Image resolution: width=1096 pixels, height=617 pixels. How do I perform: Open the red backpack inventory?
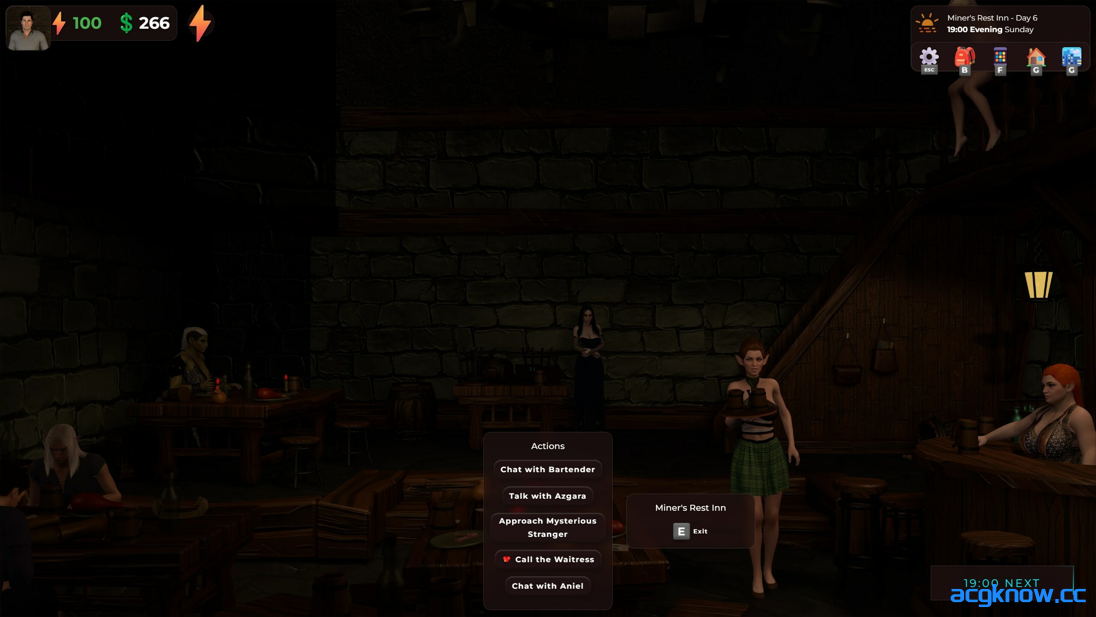pos(964,57)
